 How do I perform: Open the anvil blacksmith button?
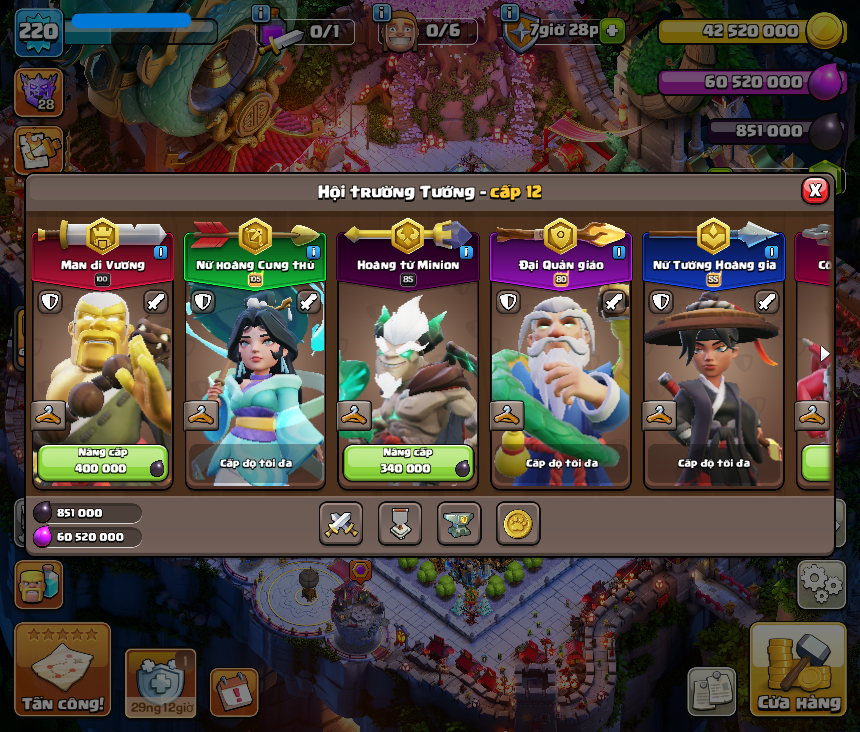[459, 523]
